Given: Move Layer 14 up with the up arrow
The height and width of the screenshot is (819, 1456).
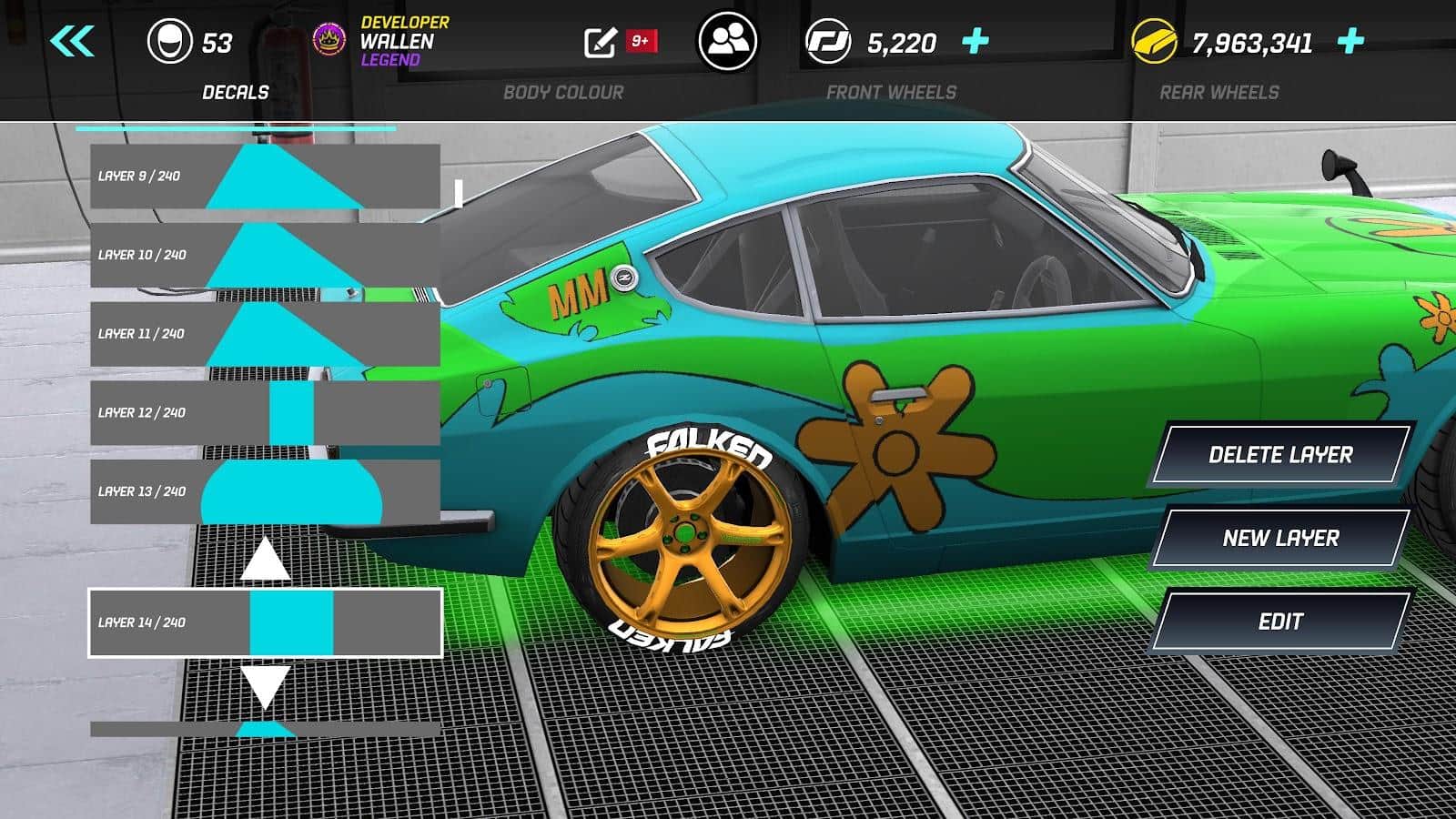Looking at the screenshot, I should point(266,560).
